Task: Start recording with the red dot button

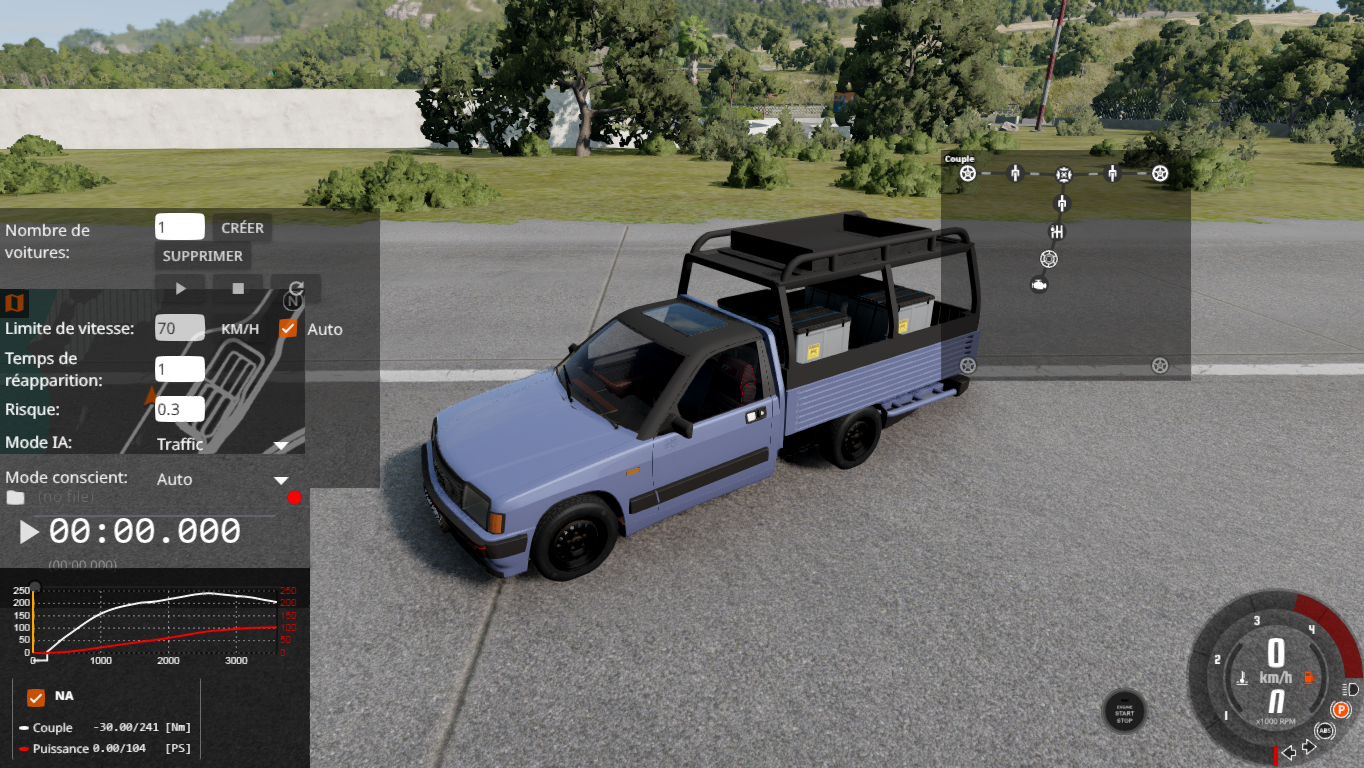Action: pos(294,498)
